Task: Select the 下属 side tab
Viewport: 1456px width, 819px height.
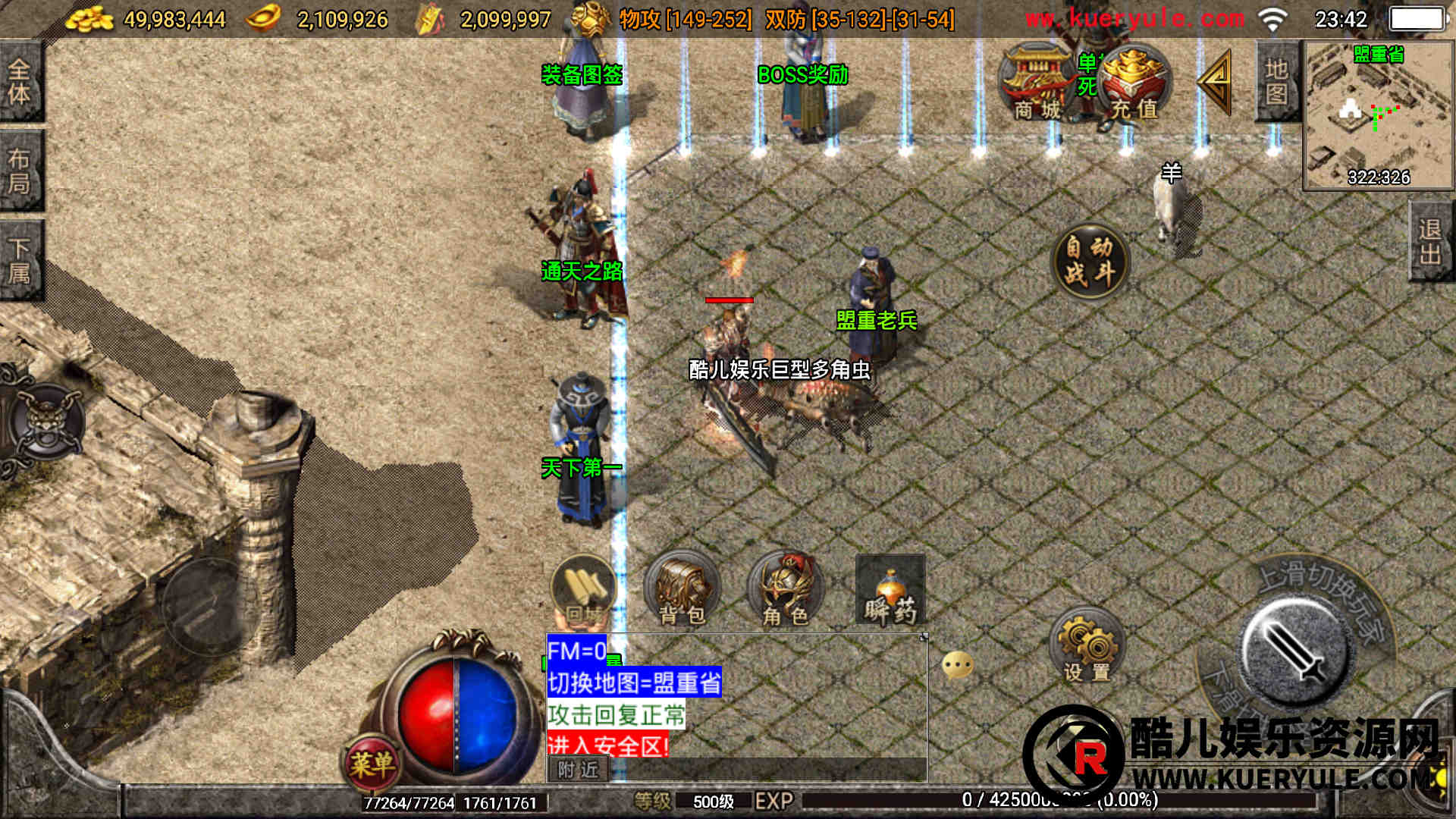Action: tap(20, 260)
